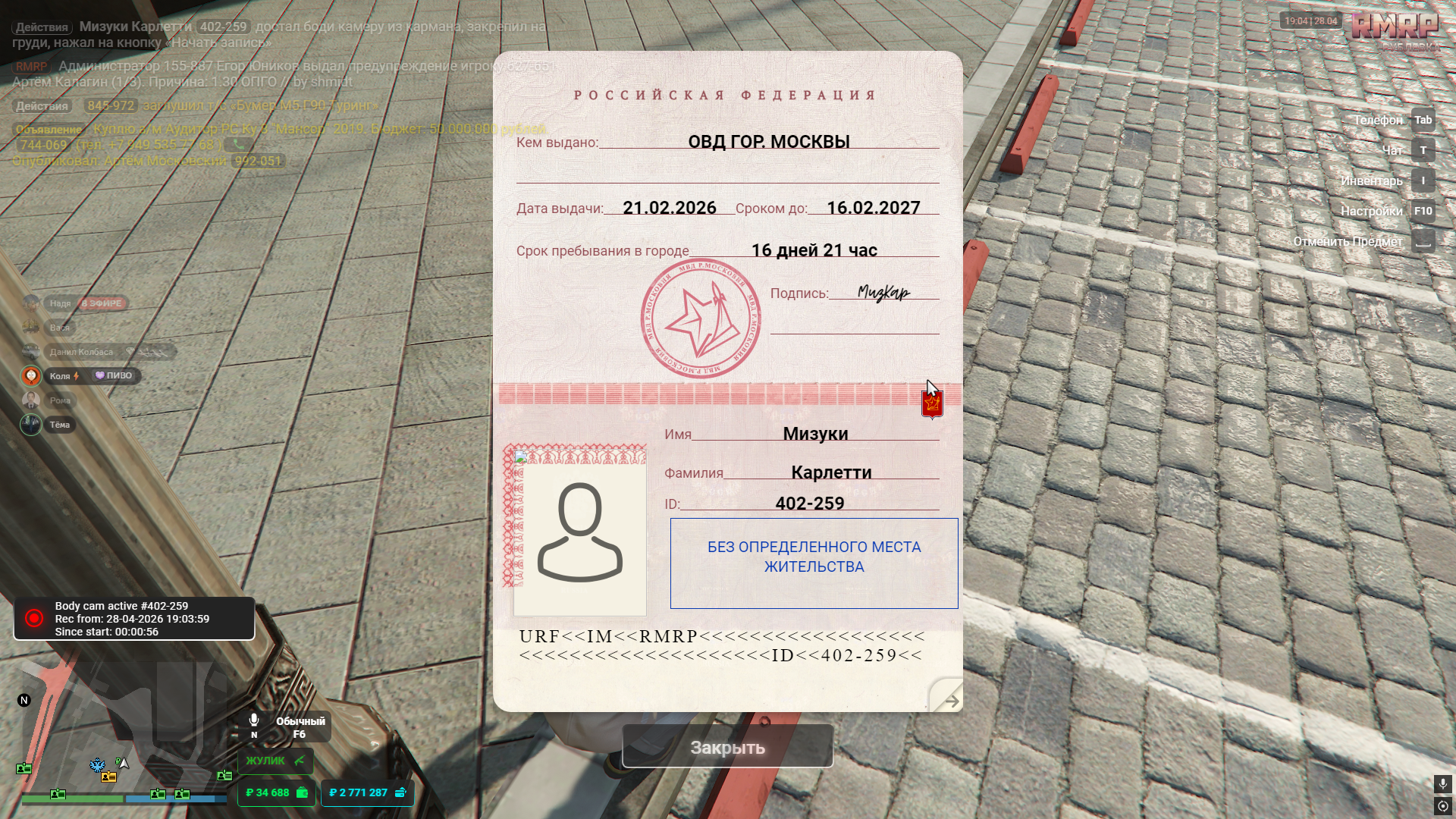Click the blue residence stamp box
The image size is (1456, 819).
click(814, 563)
